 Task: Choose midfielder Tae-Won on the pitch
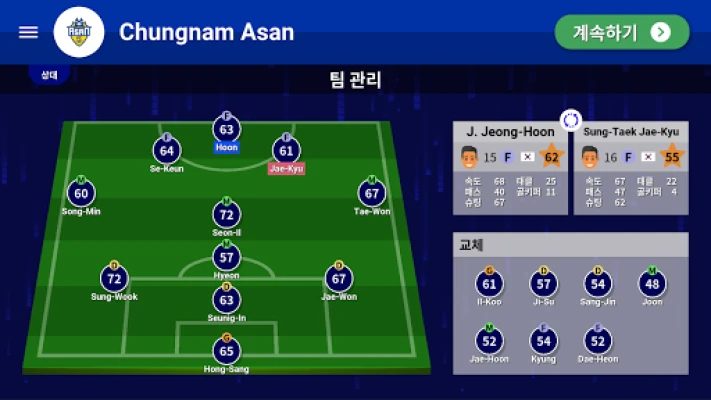[373, 194]
